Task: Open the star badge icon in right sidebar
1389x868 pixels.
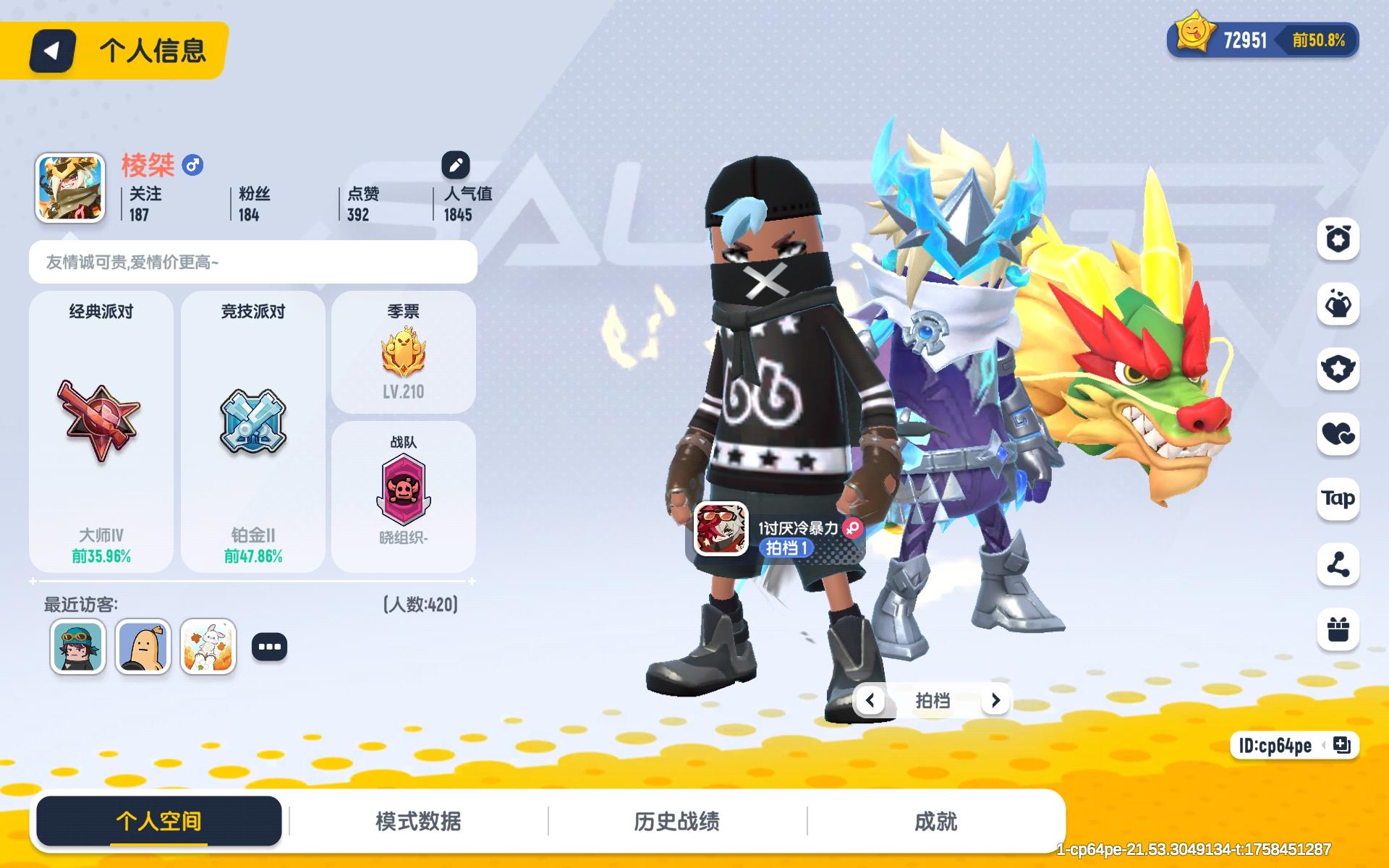Action: (x=1339, y=367)
